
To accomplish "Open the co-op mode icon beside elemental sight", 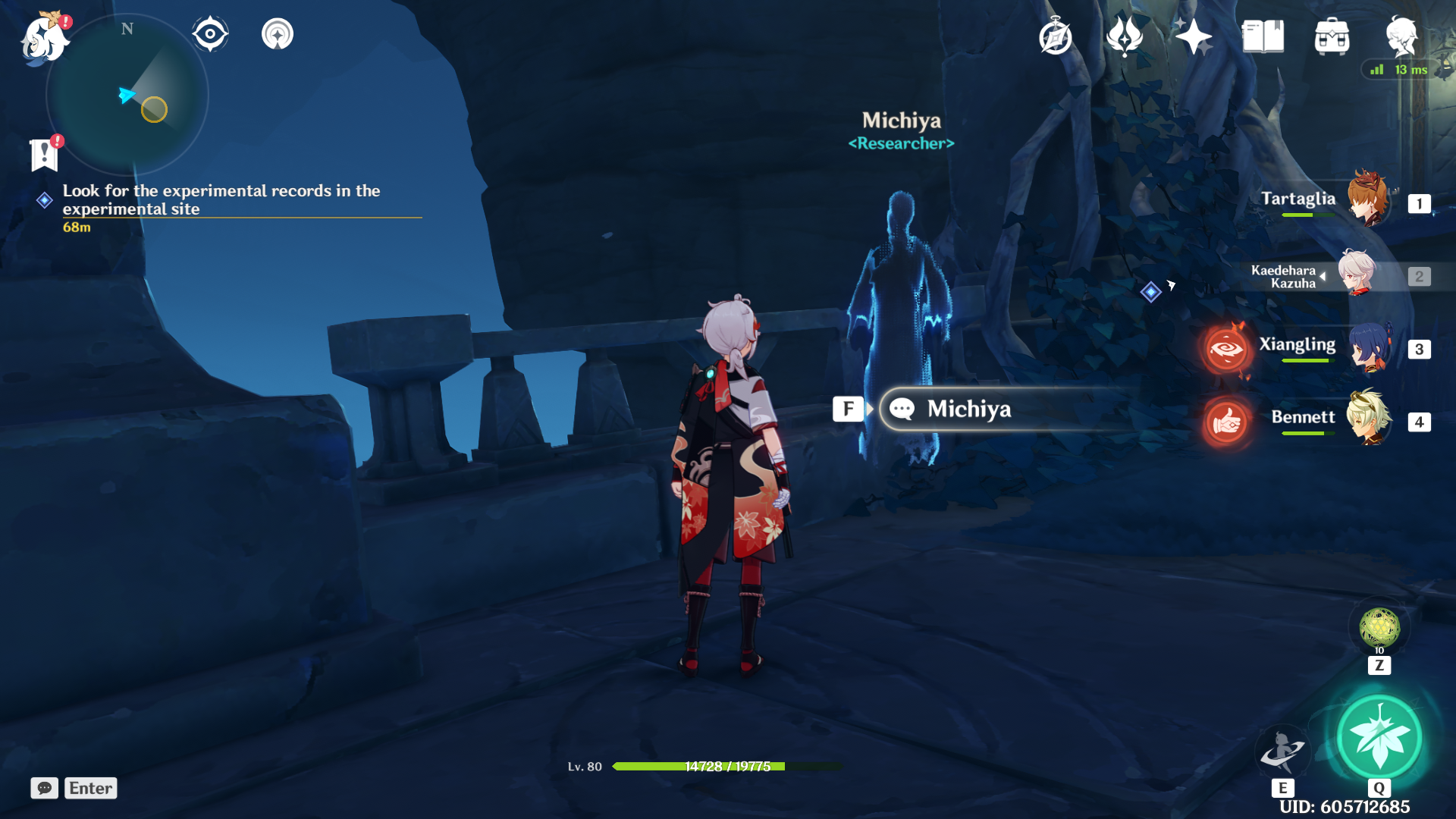I will (x=278, y=34).
